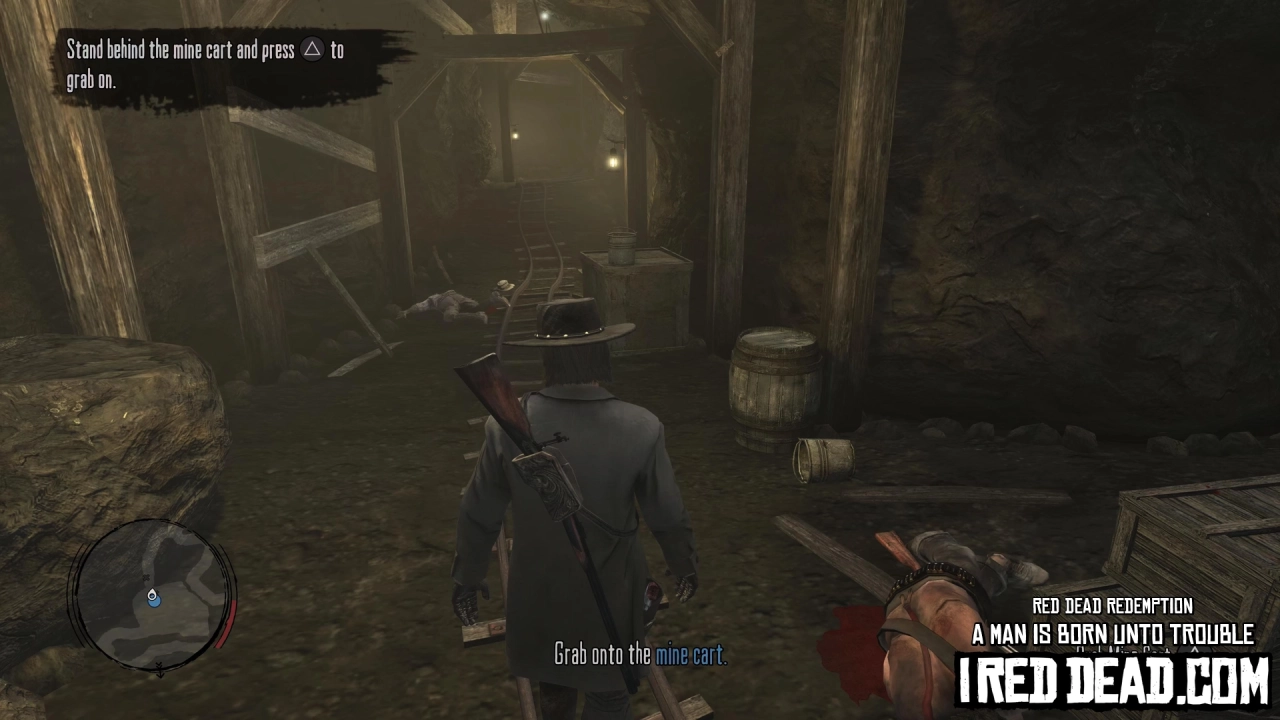Image resolution: width=1280 pixels, height=720 pixels.
Task: Click the blue waypoint dot on the minimap
Action: (x=154, y=603)
